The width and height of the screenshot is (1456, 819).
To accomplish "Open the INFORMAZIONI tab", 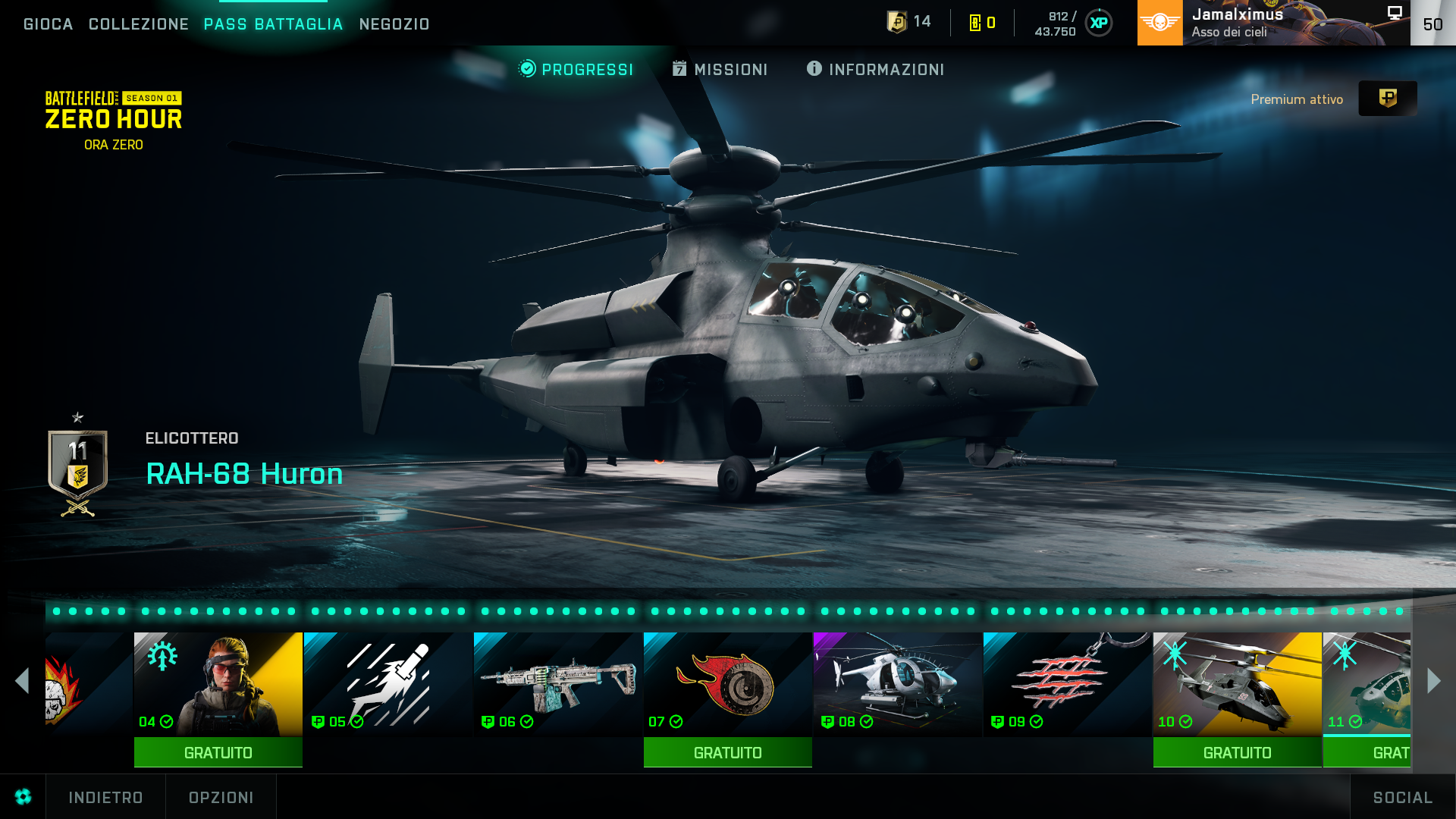I will [876, 70].
